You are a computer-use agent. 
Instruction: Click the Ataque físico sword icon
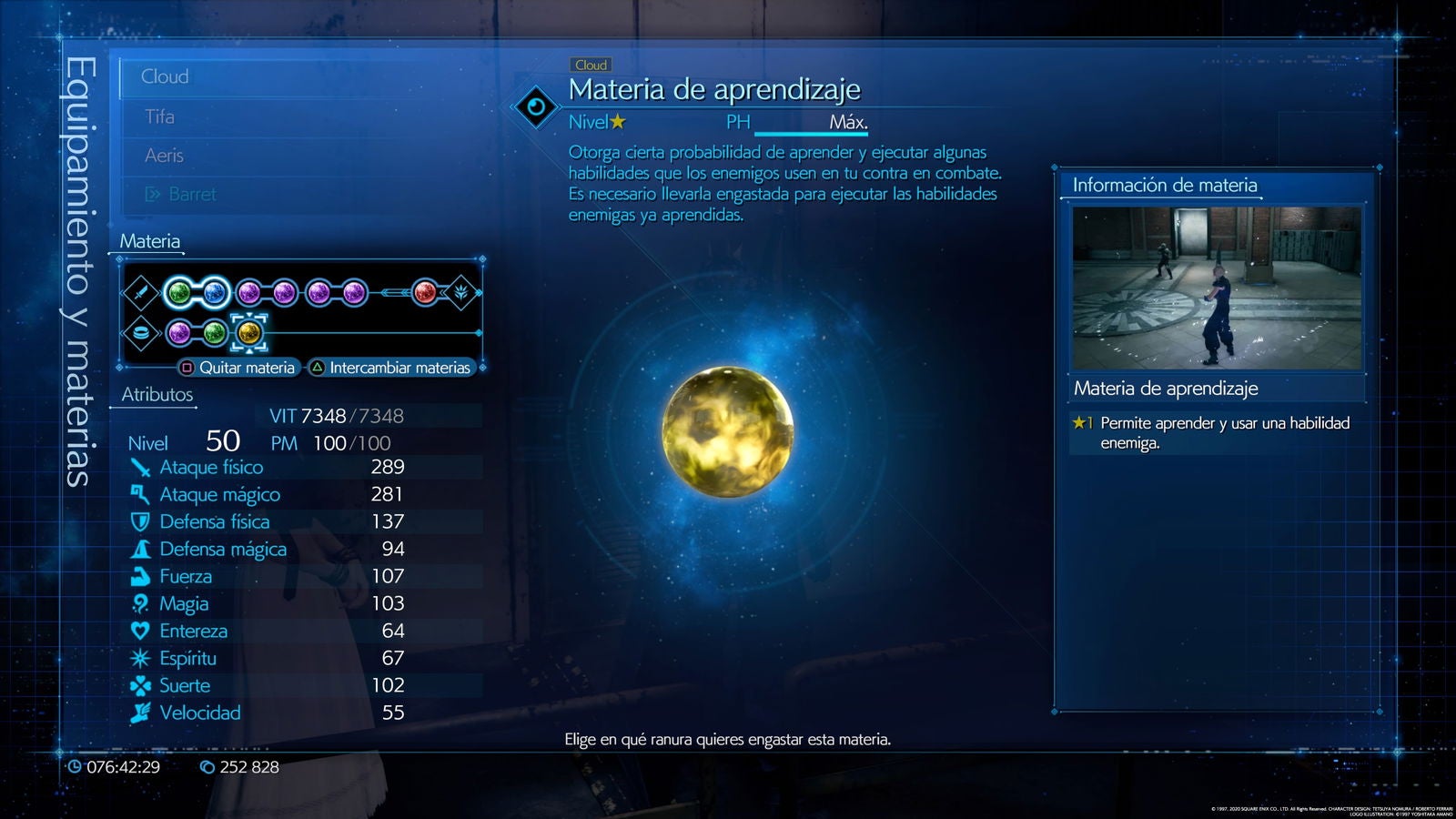(x=141, y=467)
